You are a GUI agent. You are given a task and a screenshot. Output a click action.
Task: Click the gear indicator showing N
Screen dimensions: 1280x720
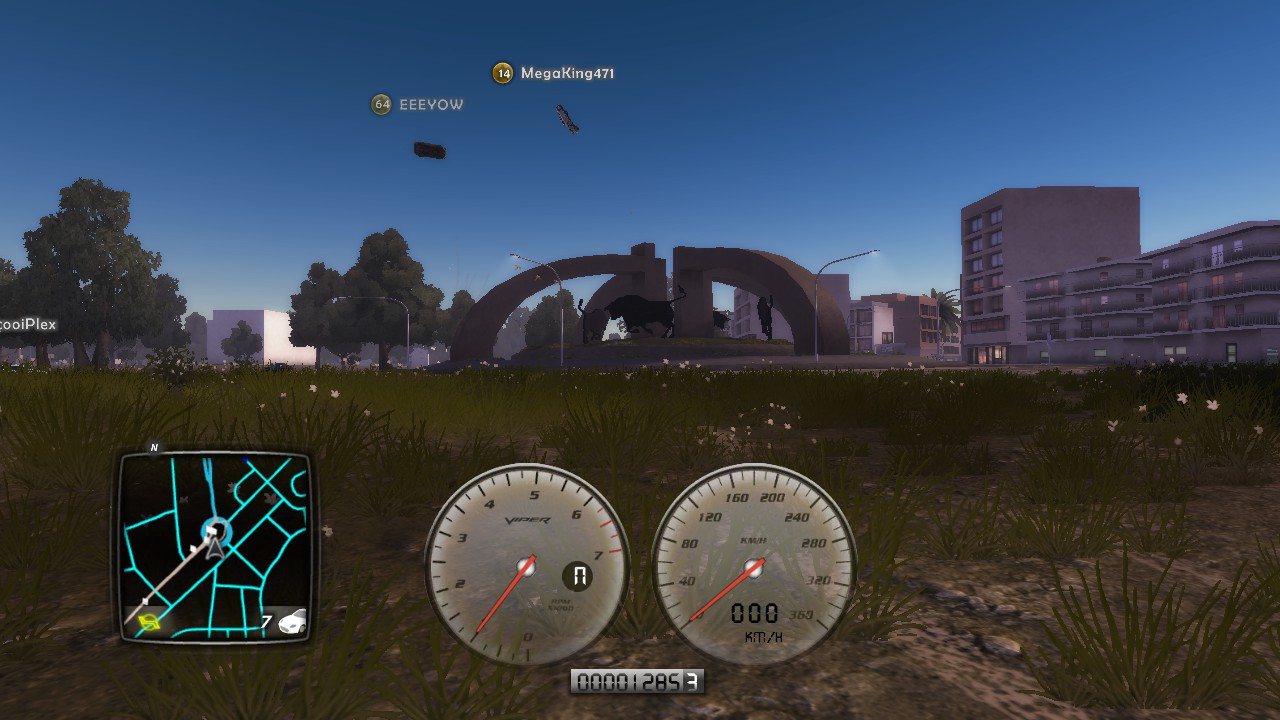(x=578, y=574)
